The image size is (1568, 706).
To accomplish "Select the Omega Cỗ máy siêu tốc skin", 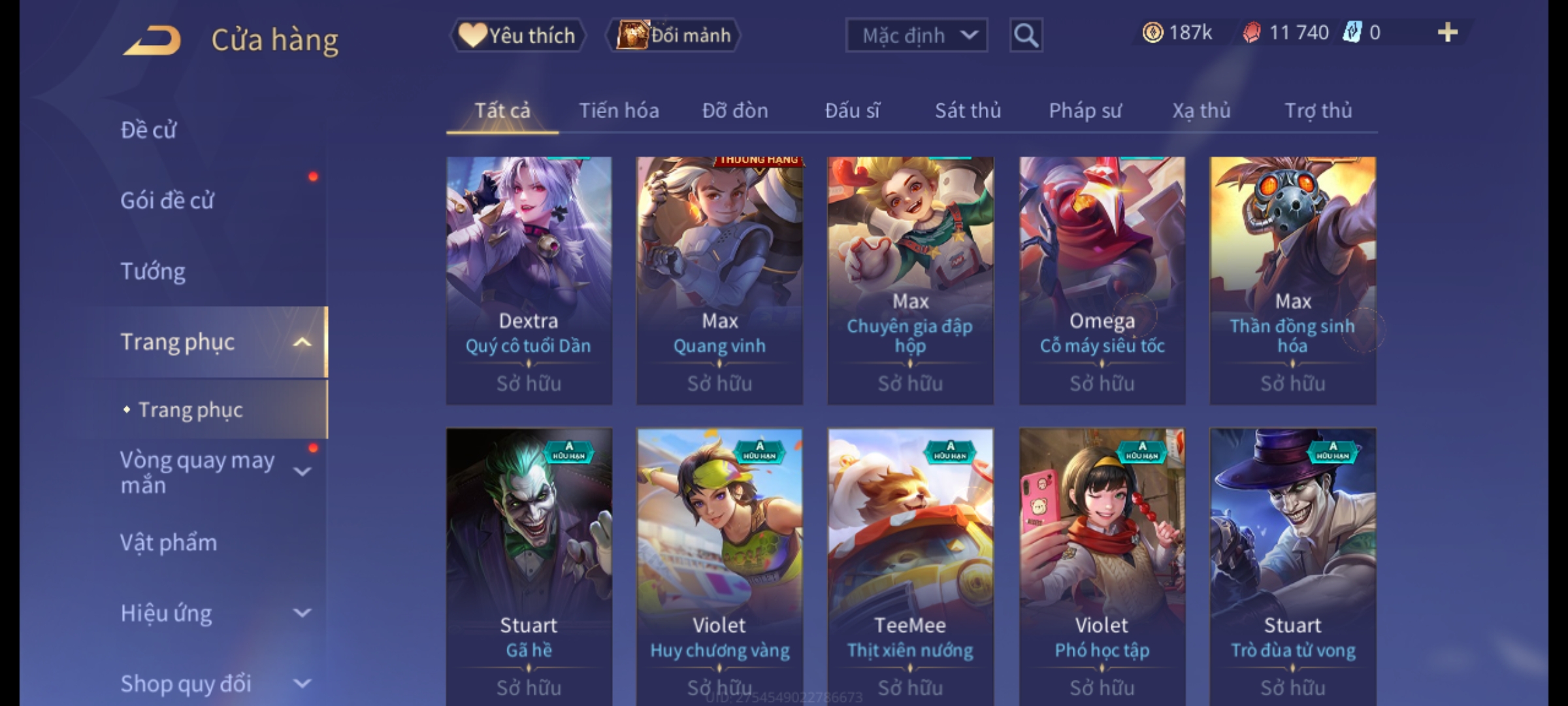I will coord(1102,280).
